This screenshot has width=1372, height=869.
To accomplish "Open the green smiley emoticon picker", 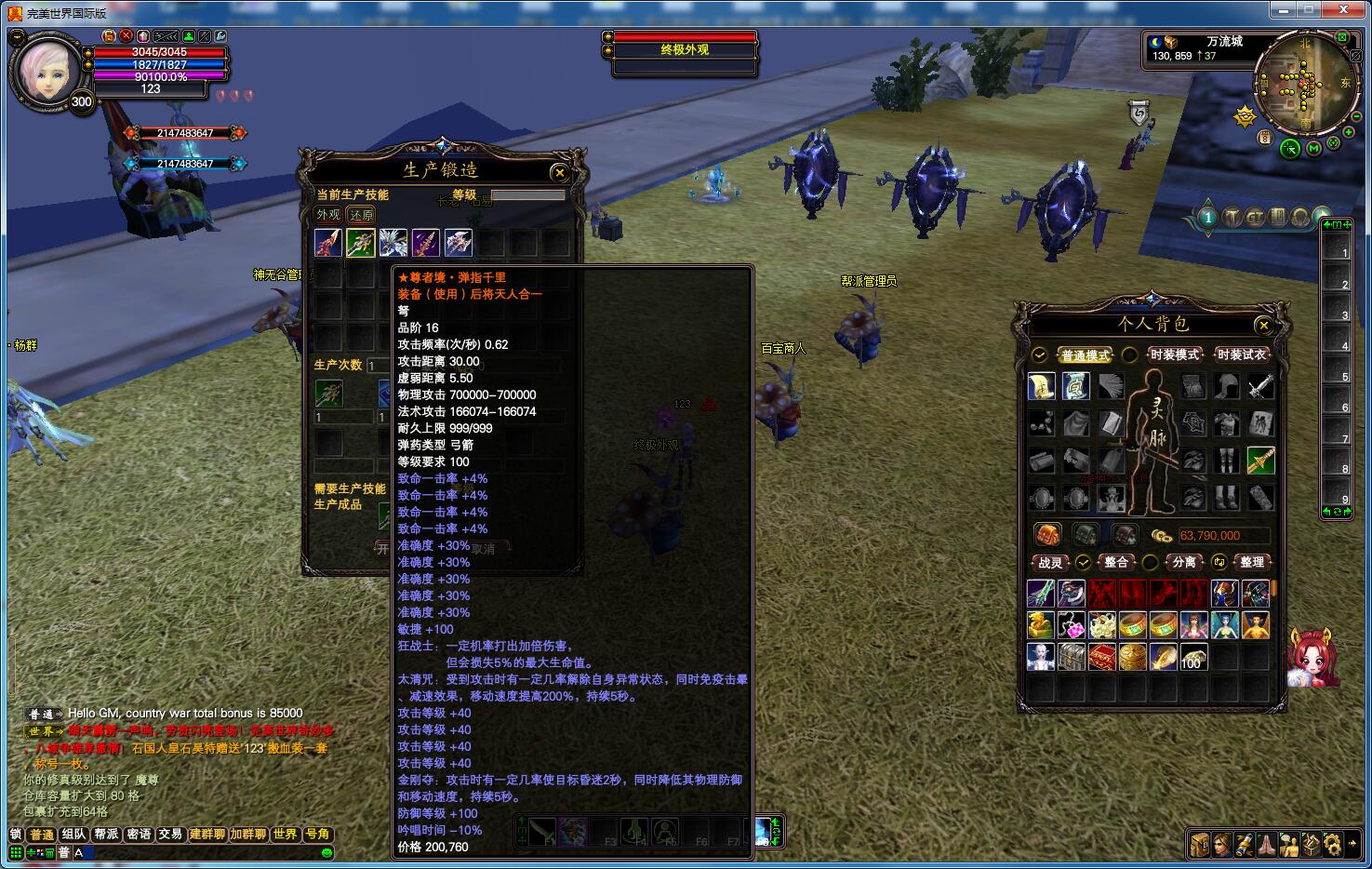I will 326,852.
